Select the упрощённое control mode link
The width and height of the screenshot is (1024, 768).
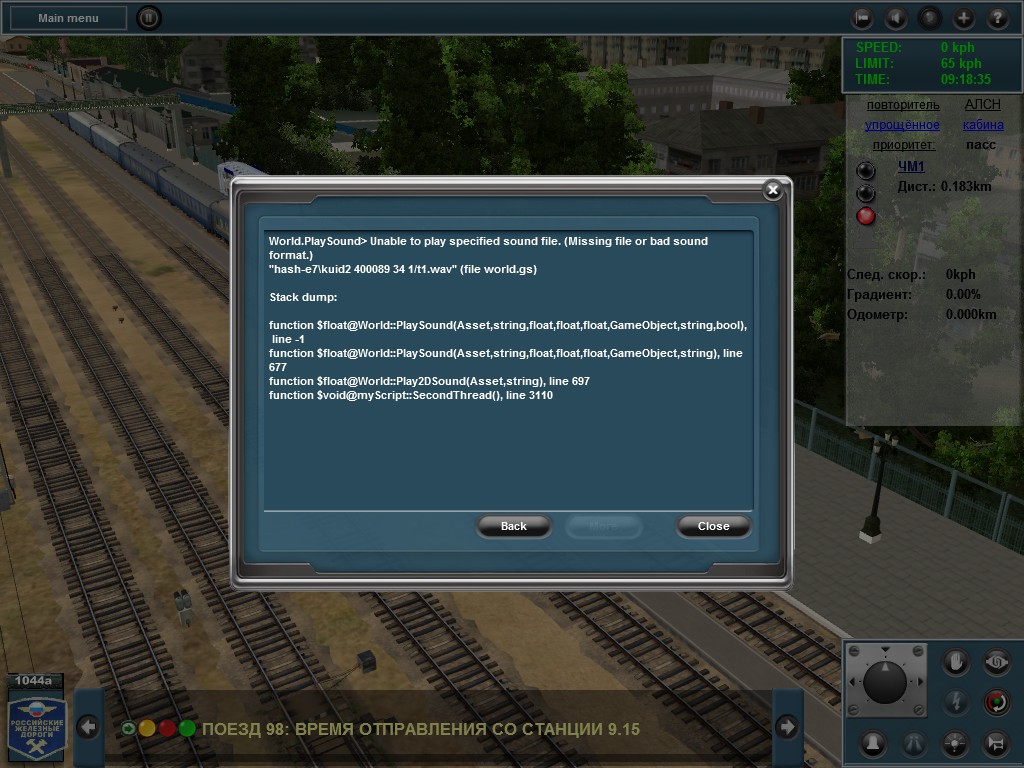click(903, 125)
